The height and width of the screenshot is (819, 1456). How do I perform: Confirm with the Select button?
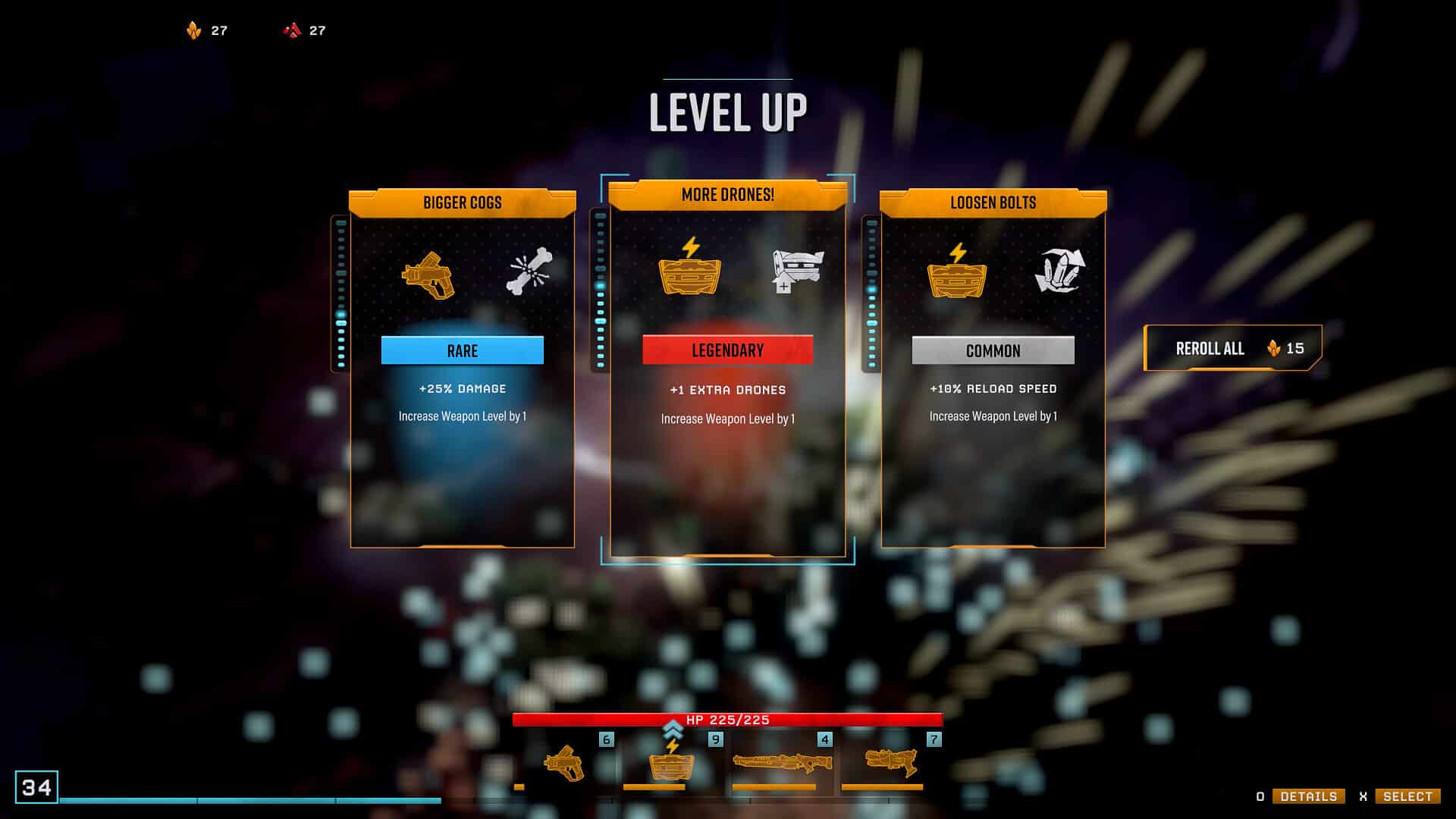(x=1407, y=796)
